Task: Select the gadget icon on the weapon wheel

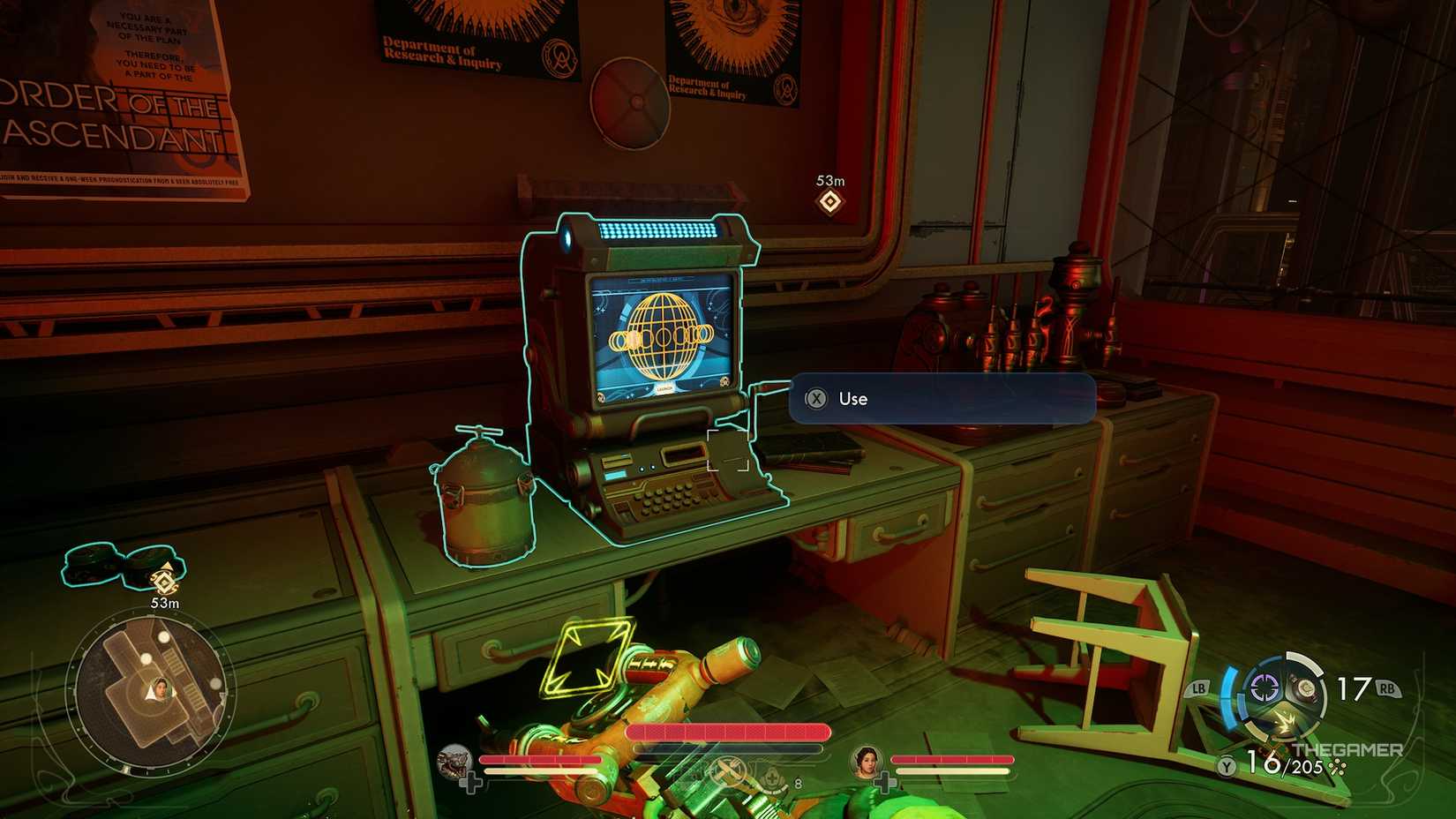Action: 1307,688
